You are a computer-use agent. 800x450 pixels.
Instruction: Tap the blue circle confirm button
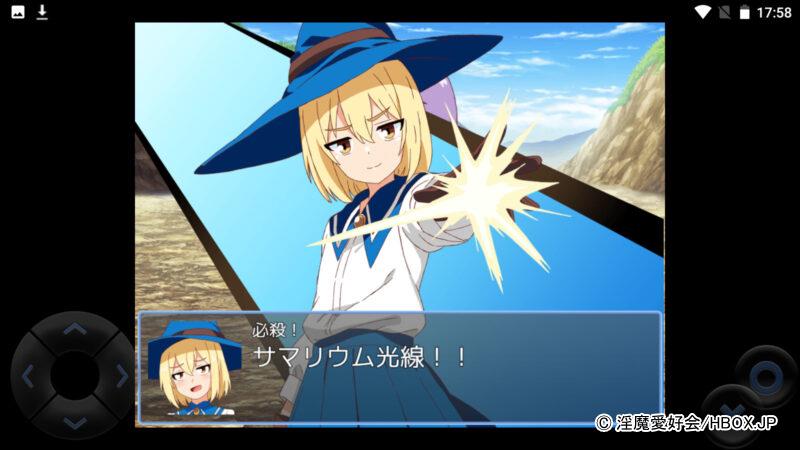click(x=766, y=376)
